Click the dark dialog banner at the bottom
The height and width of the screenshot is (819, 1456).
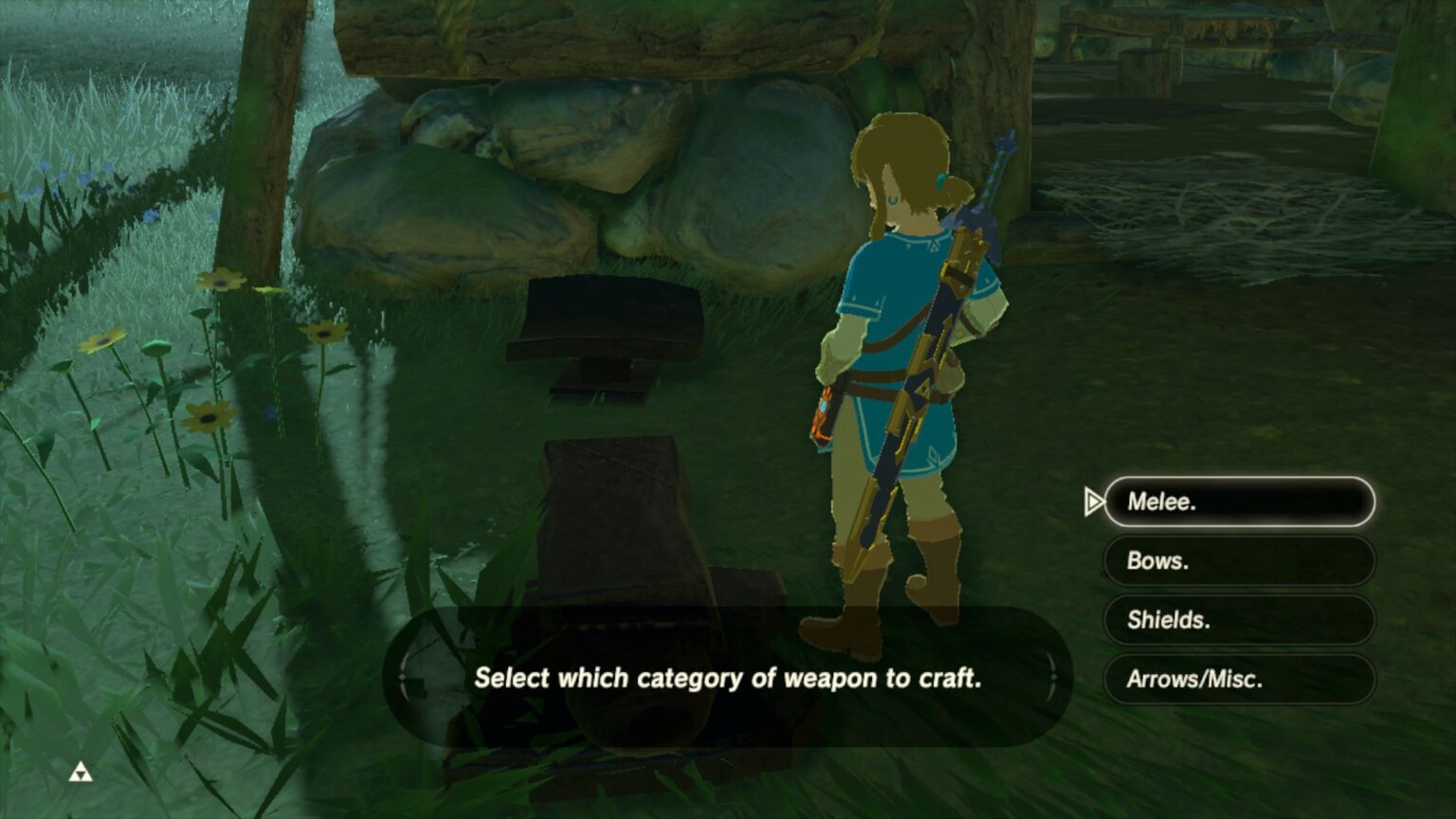pyautogui.click(x=730, y=679)
